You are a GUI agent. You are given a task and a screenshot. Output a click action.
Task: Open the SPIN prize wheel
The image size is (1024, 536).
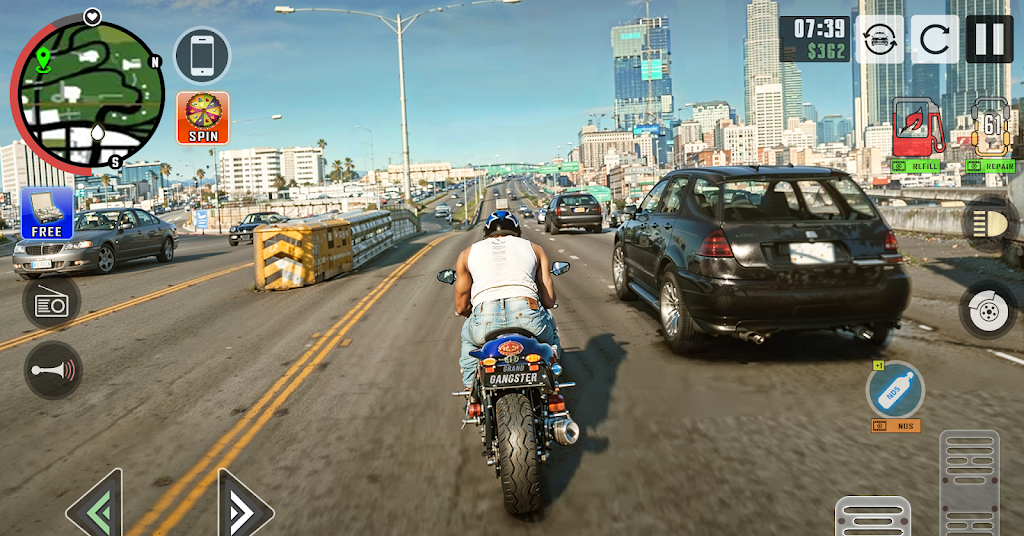point(203,118)
